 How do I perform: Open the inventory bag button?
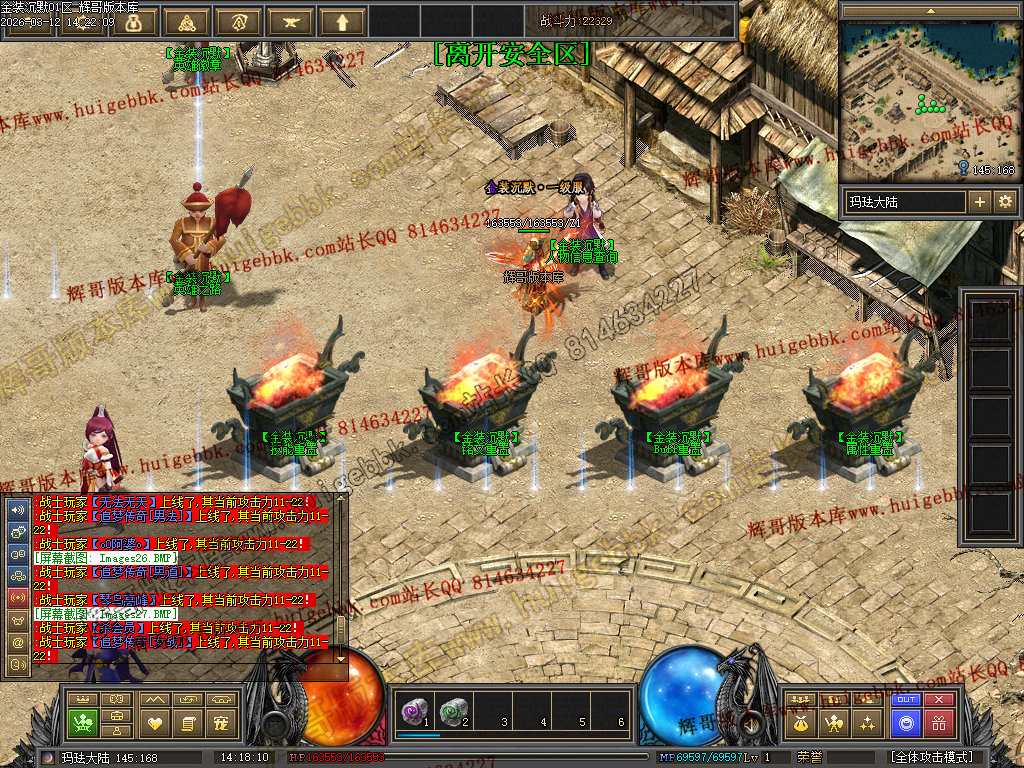(800, 722)
